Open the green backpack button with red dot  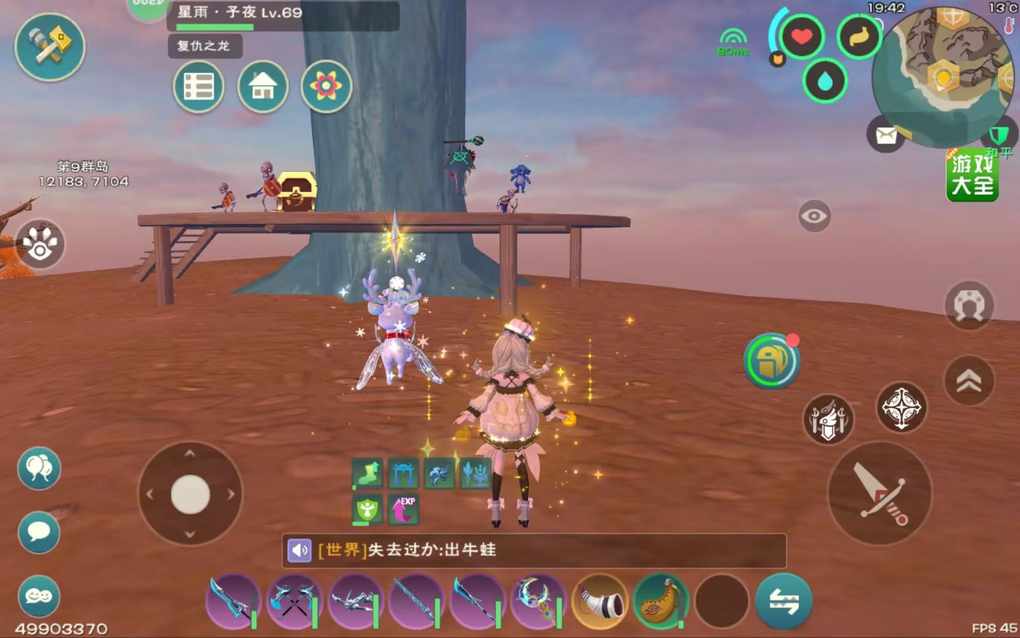(771, 361)
